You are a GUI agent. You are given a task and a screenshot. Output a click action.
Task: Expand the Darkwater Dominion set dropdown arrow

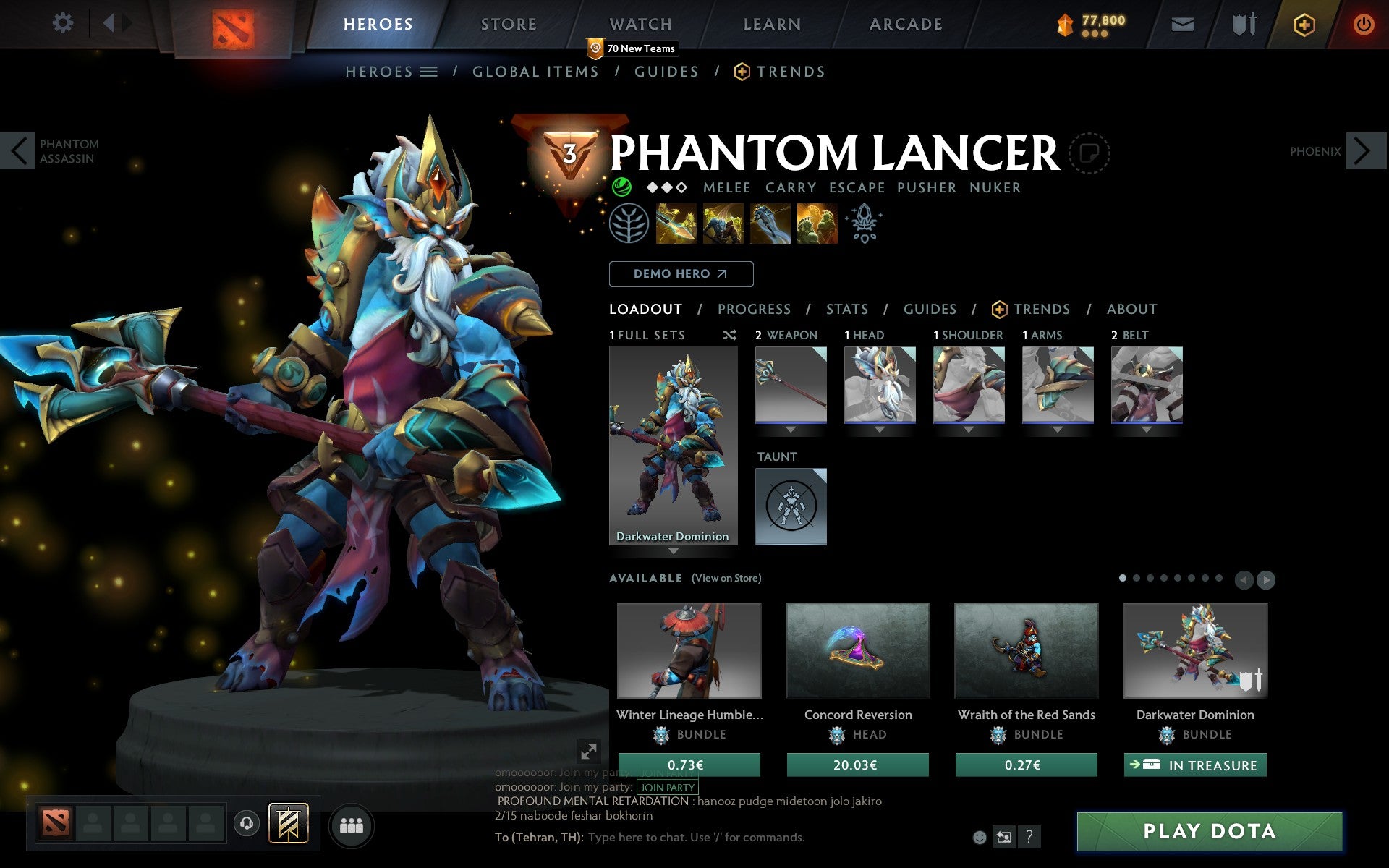pyautogui.click(x=674, y=550)
